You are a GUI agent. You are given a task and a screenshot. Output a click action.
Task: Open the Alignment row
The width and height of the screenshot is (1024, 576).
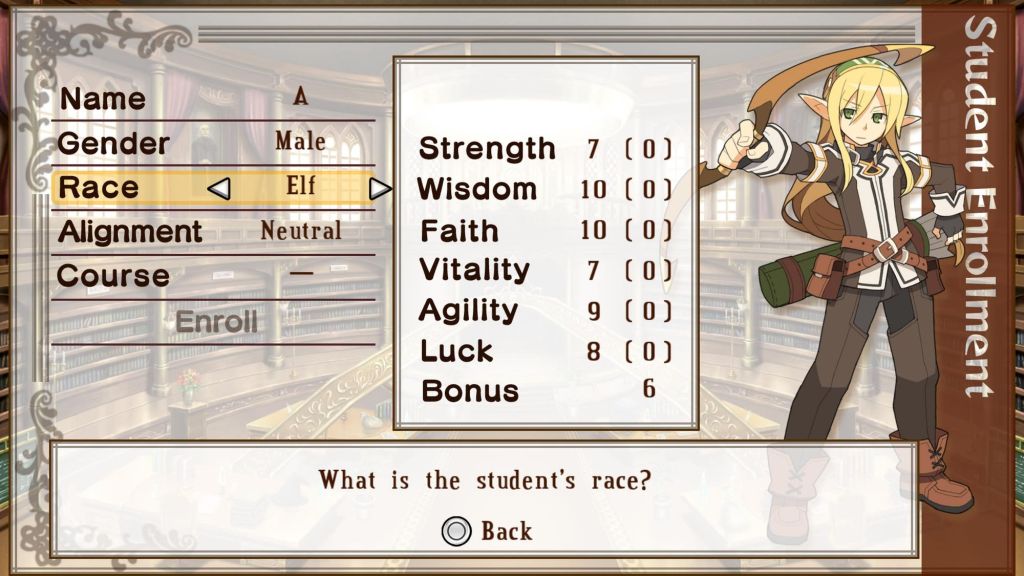(x=212, y=232)
